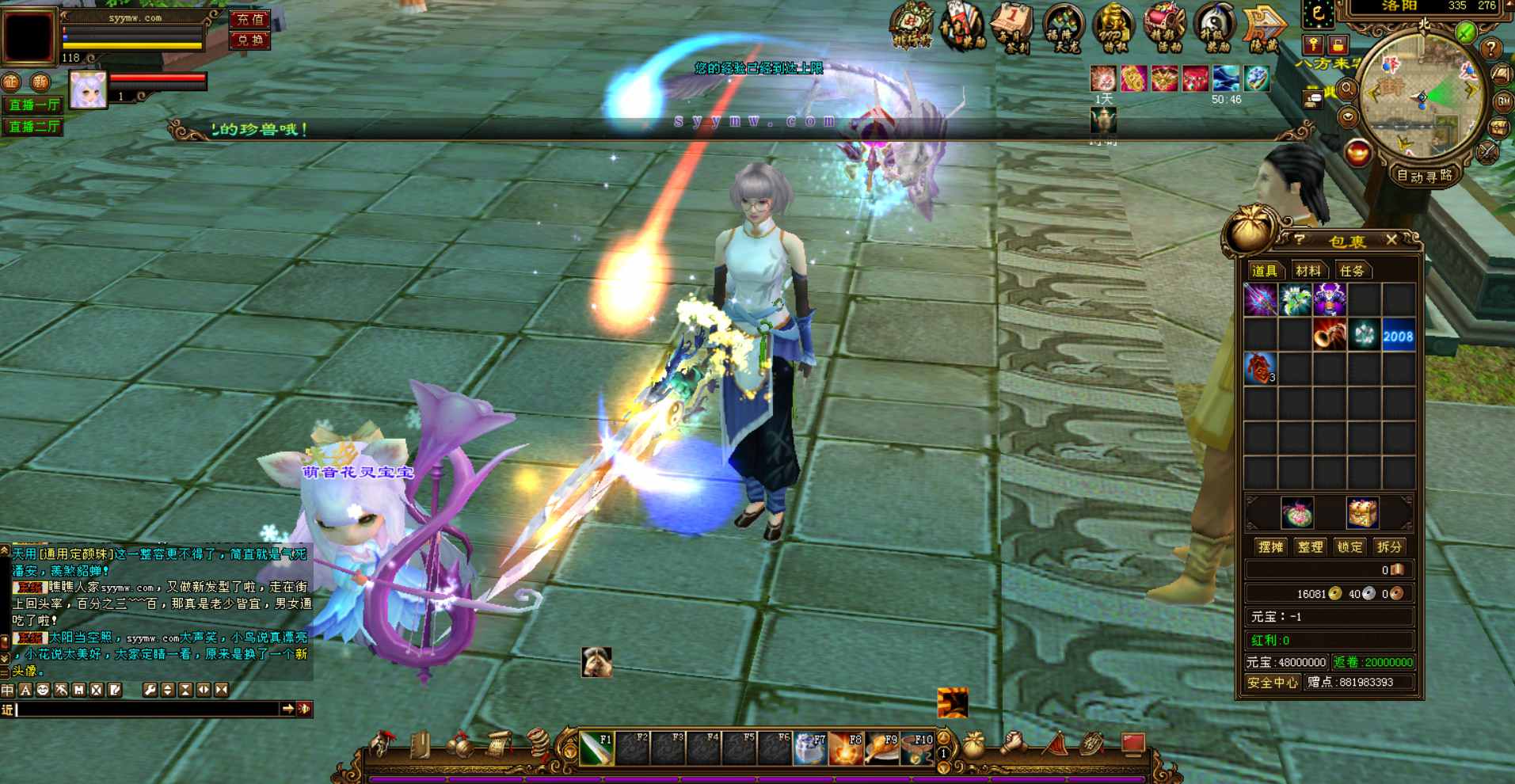
Task: Focus the chat input box
Action: (147, 710)
